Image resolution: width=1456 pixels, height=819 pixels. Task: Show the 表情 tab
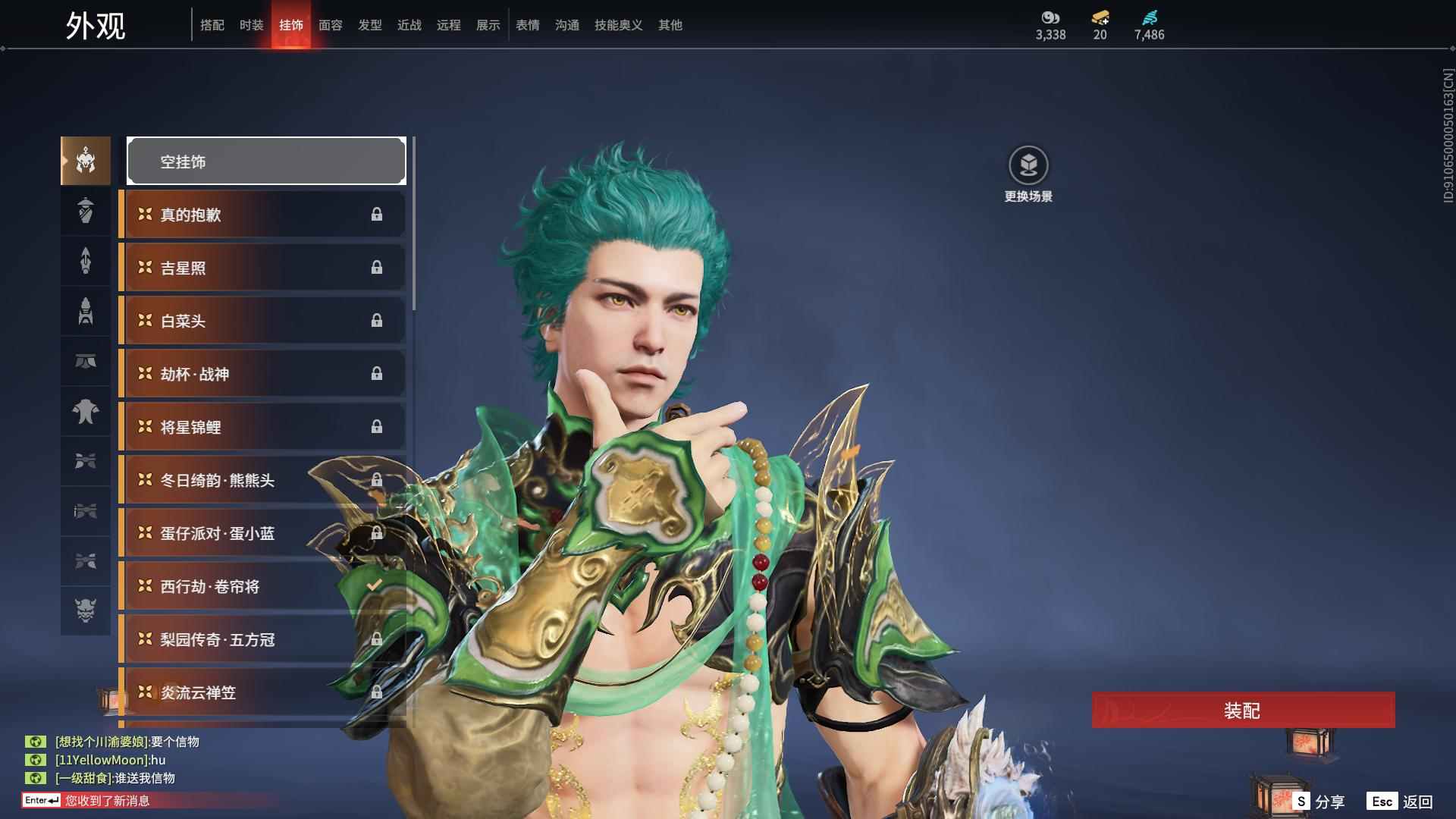tap(527, 25)
